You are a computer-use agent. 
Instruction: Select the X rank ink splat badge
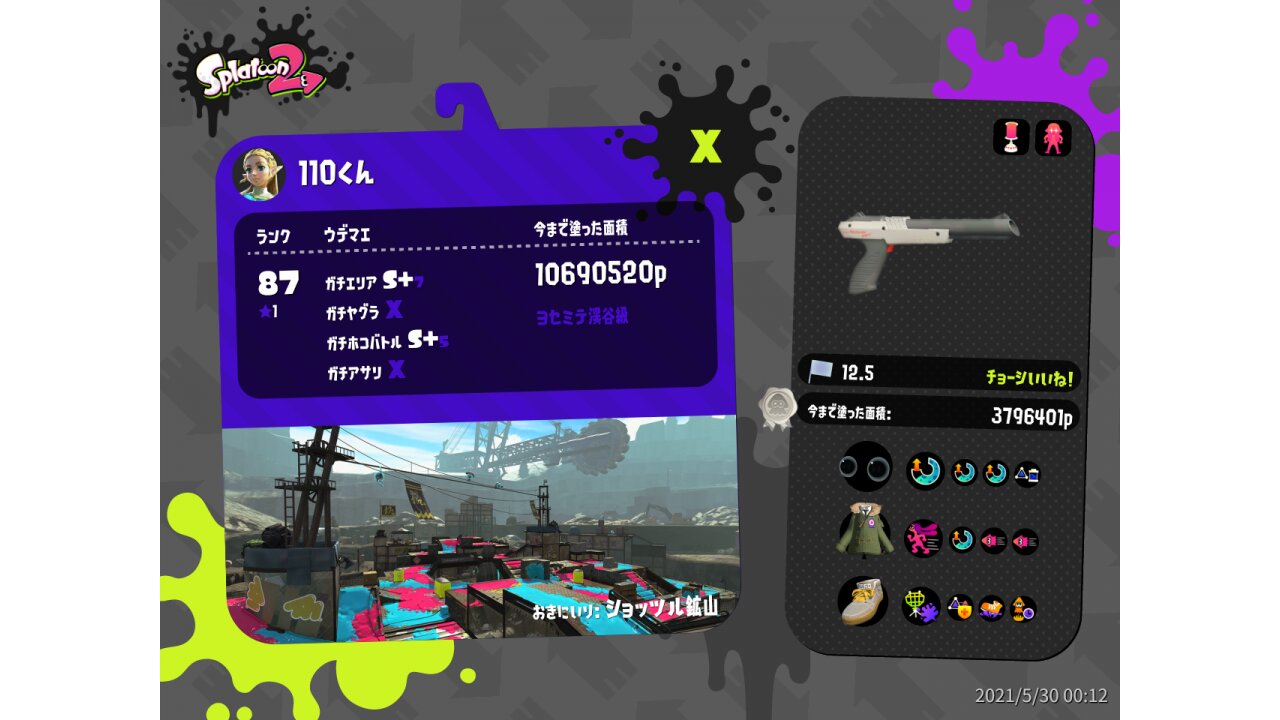pyautogui.click(x=706, y=147)
